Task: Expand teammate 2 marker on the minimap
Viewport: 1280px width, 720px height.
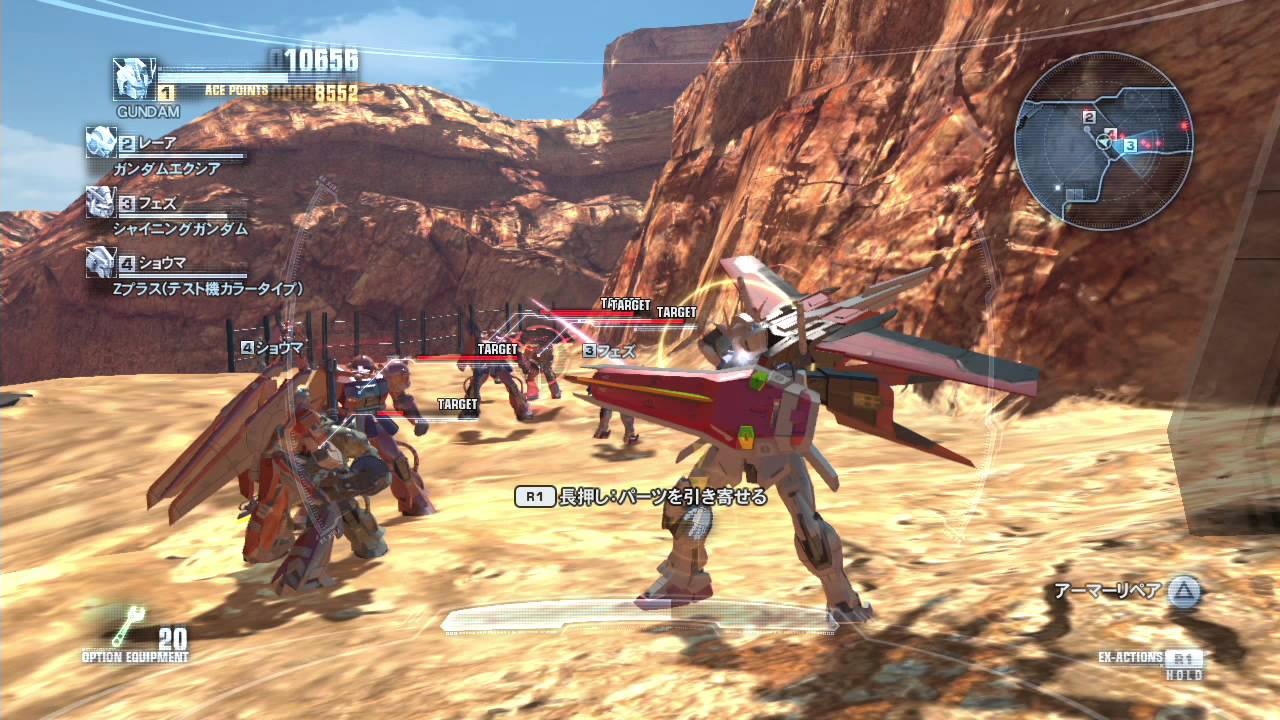Action: click(1090, 117)
